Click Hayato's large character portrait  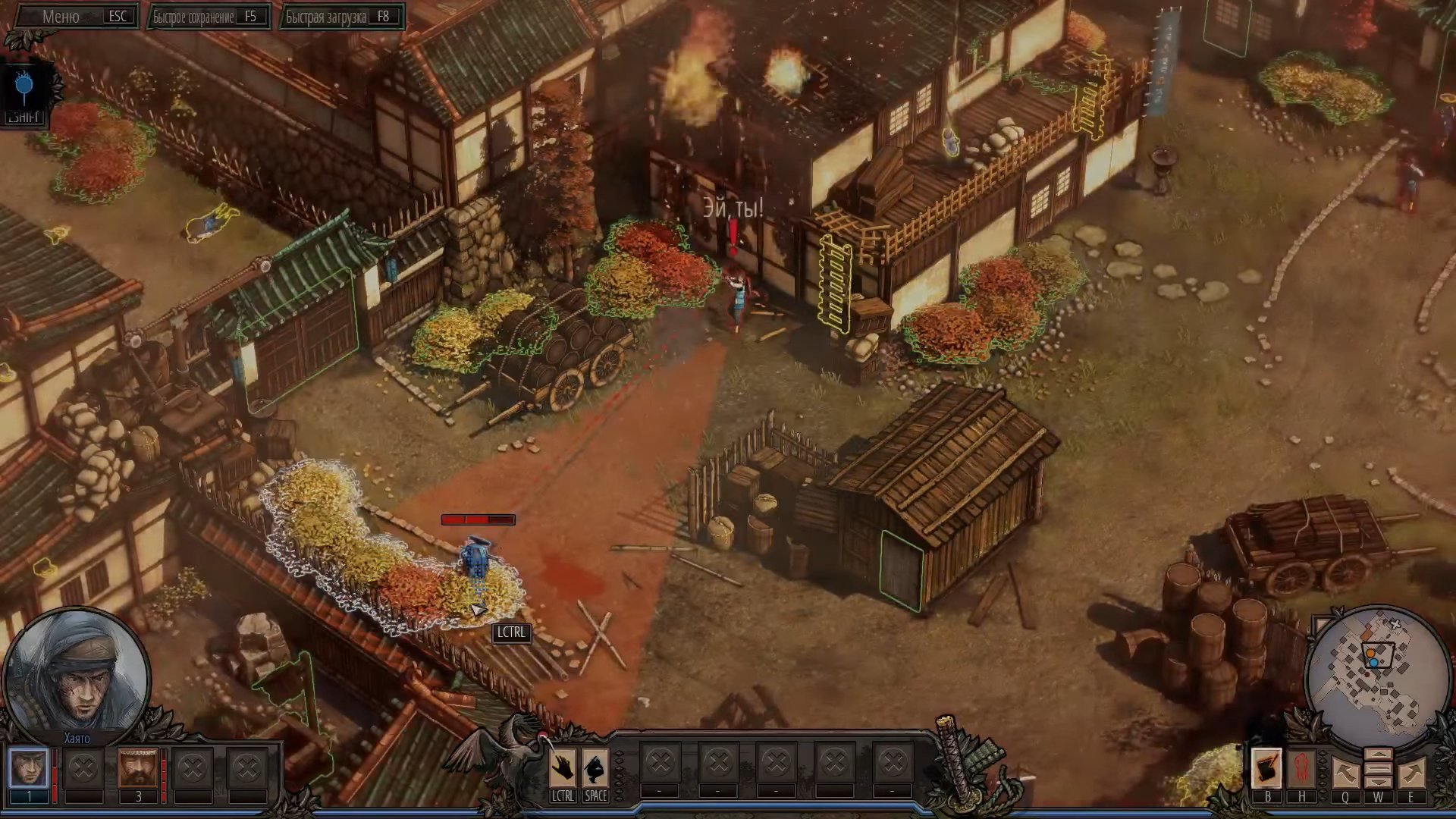click(x=76, y=672)
